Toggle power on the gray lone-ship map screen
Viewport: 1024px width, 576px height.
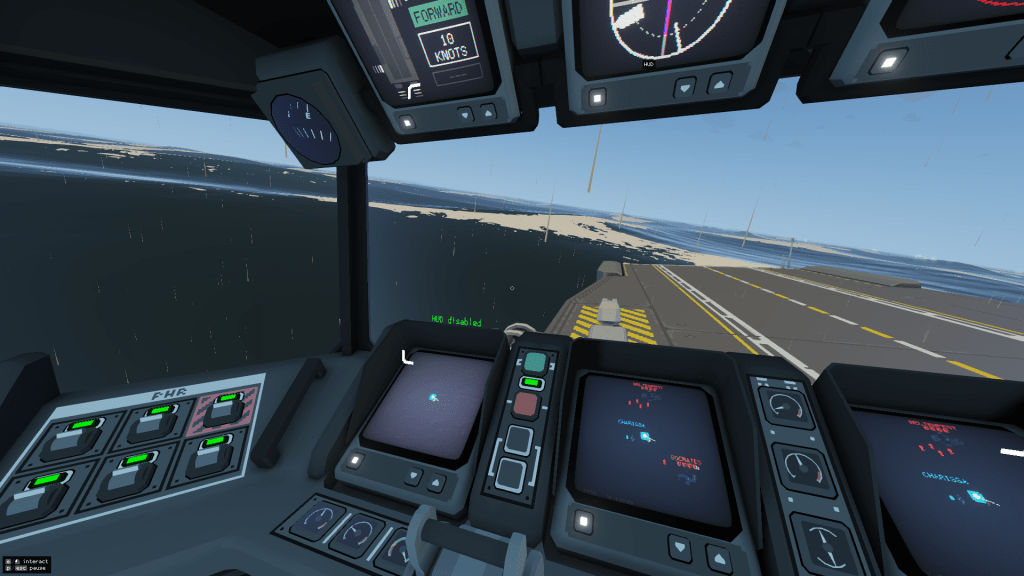pyautogui.click(x=353, y=461)
